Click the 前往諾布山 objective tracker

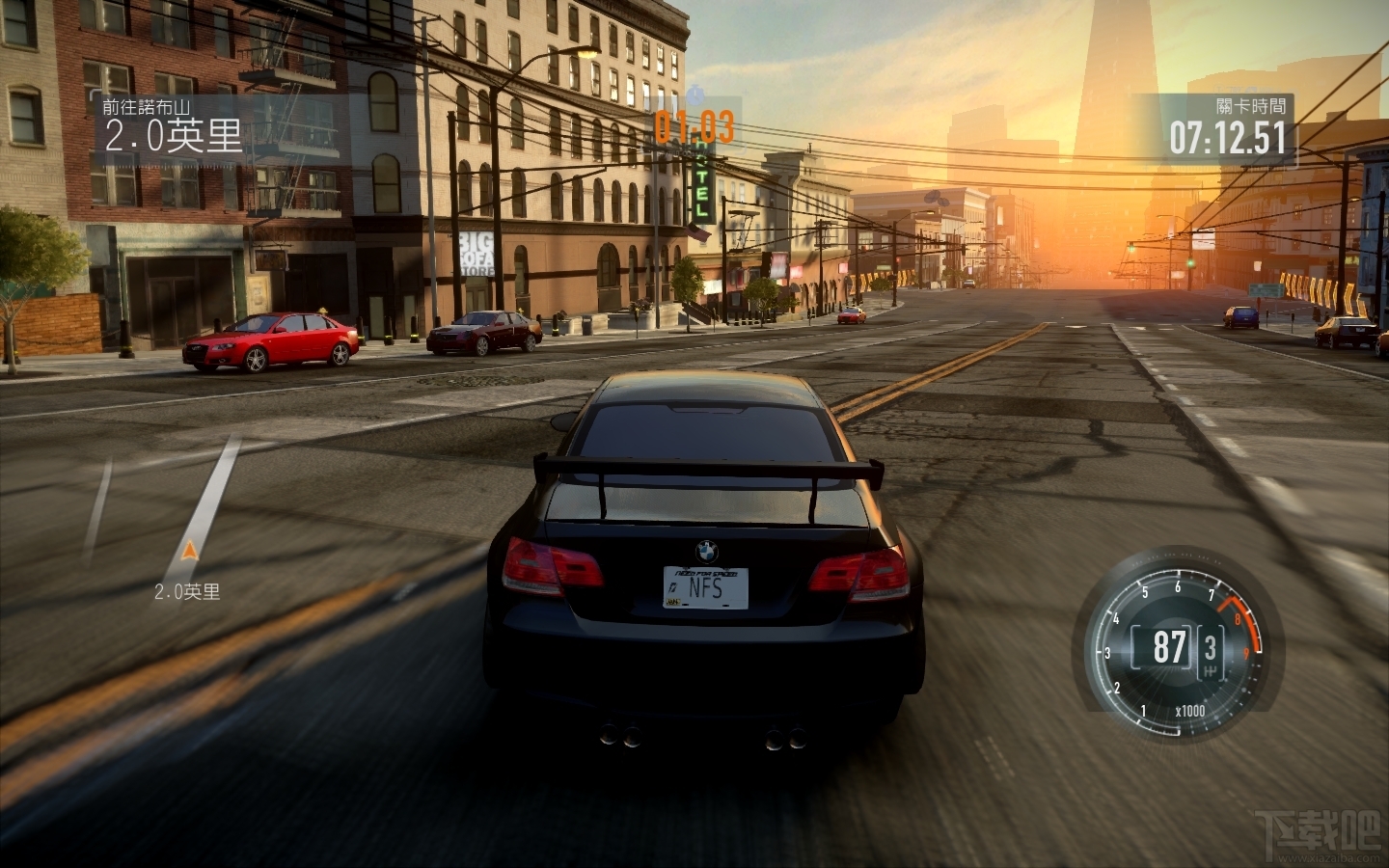[172, 126]
